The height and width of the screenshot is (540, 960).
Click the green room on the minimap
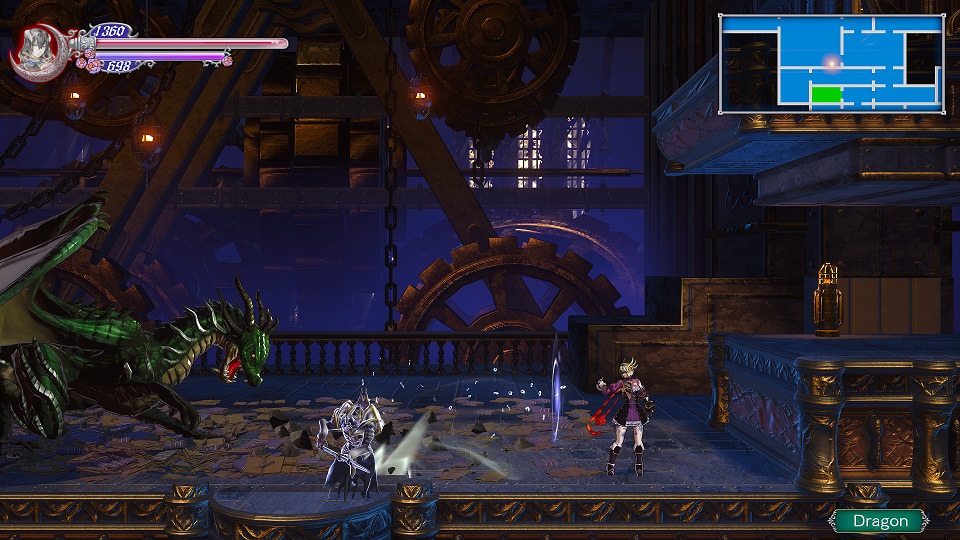[826, 94]
